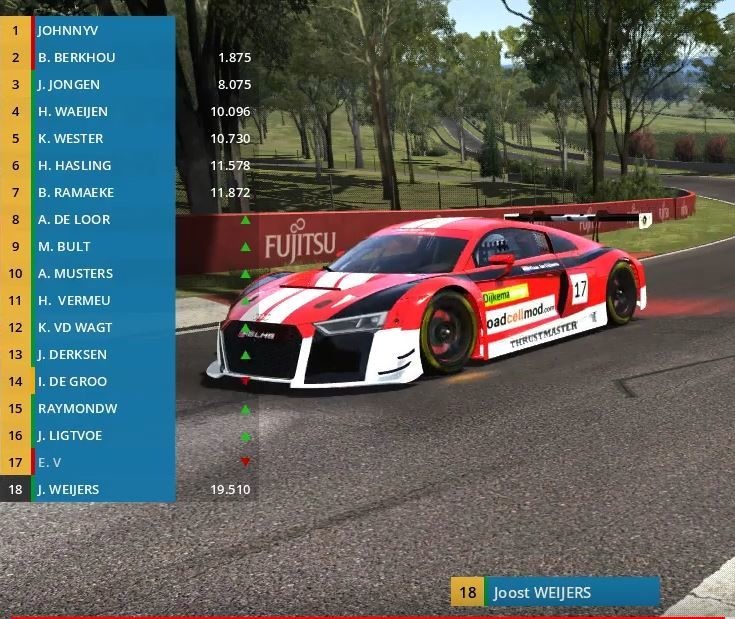Choose I. DE GROO in the leaderboard
Viewport: 735px width, 619px height.
coord(100,381)
